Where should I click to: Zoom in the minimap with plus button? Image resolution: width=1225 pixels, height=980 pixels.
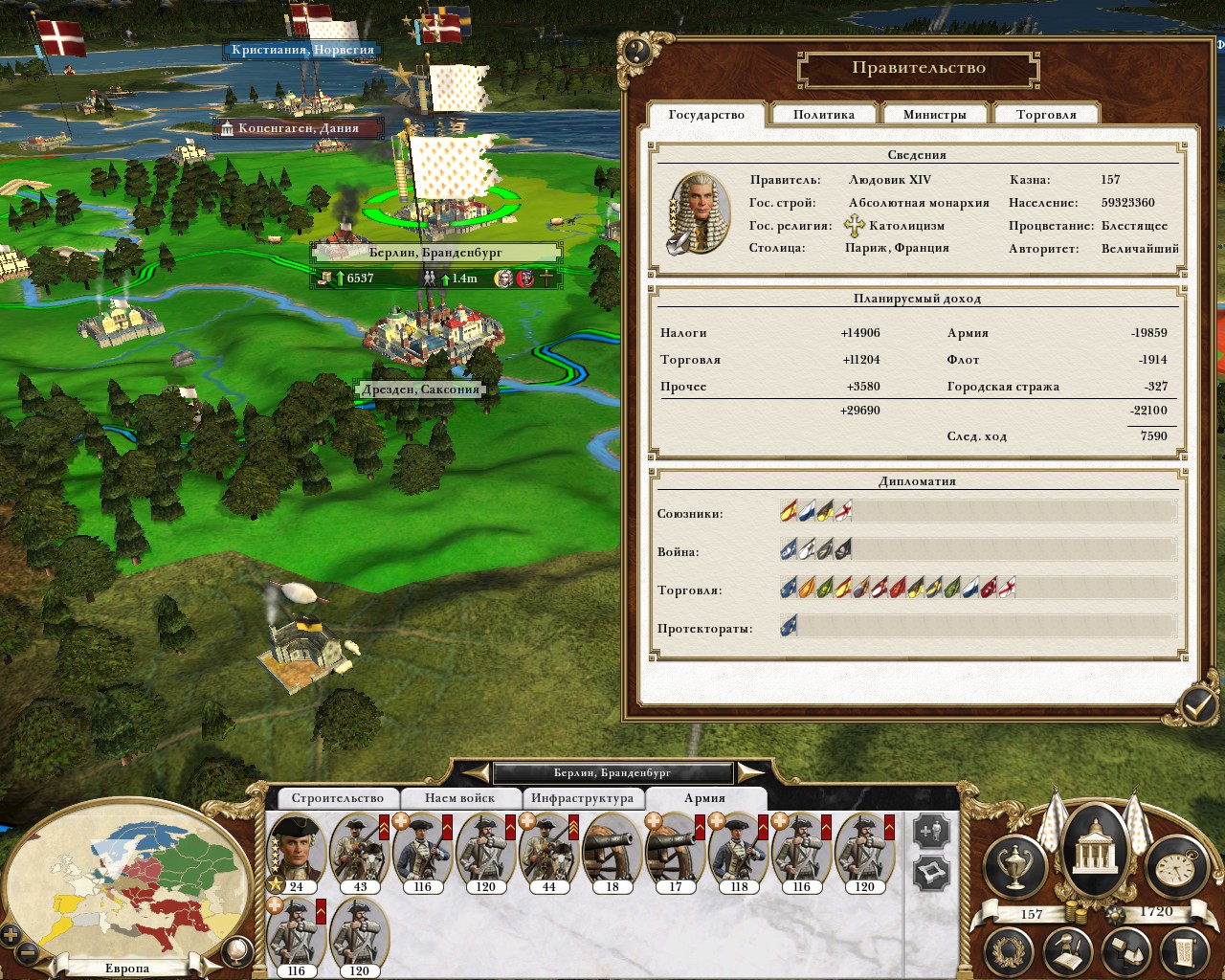[11, 935]
